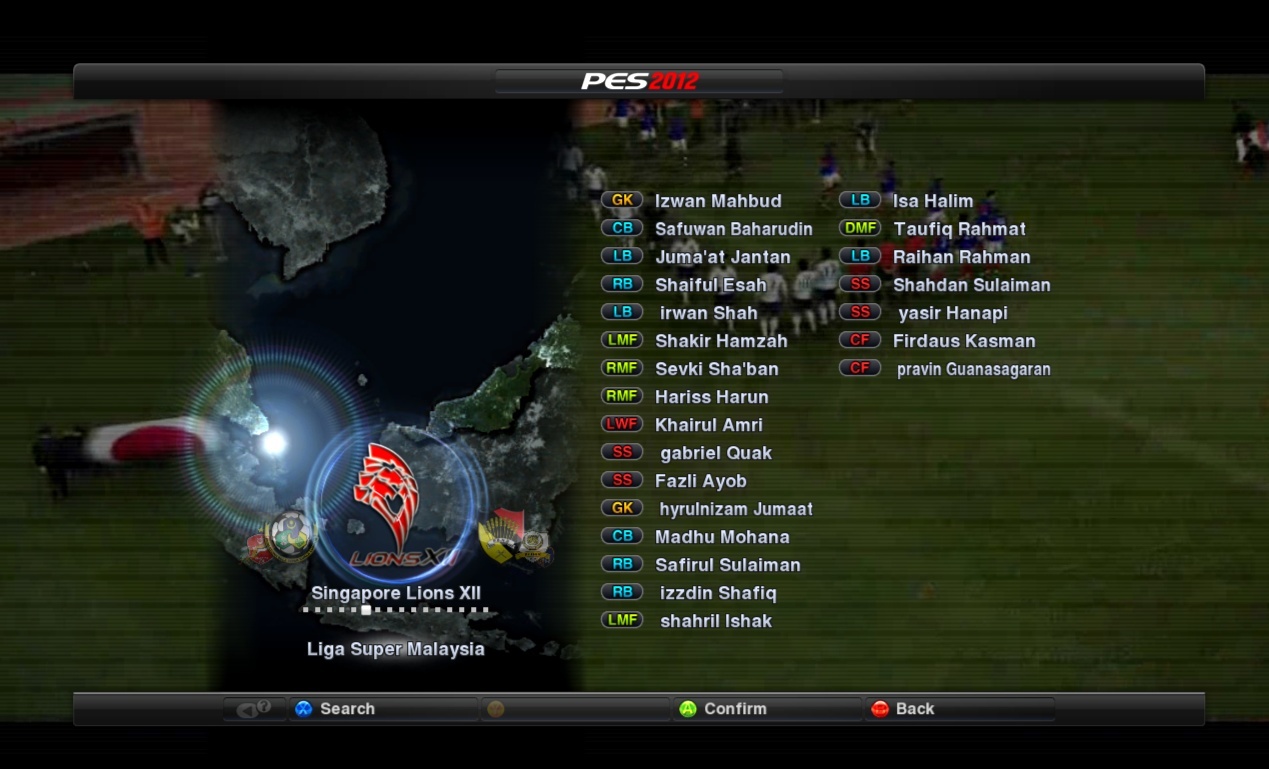This screenshot has width=1269, height=769.
Task: Pick Madhu Mohana from the player list
Action: point(721,537)
